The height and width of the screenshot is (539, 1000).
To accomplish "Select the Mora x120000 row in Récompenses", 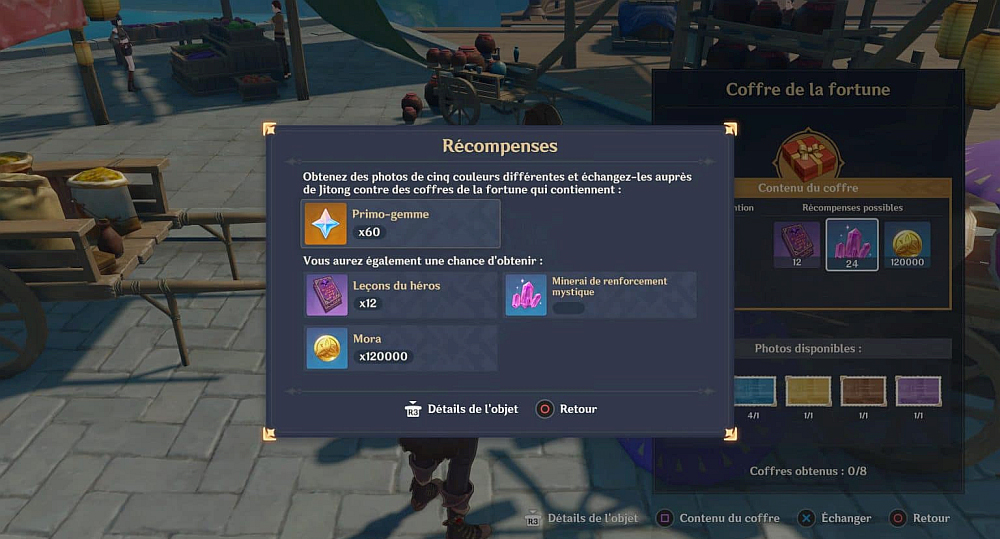I will (x=400, y=348).
